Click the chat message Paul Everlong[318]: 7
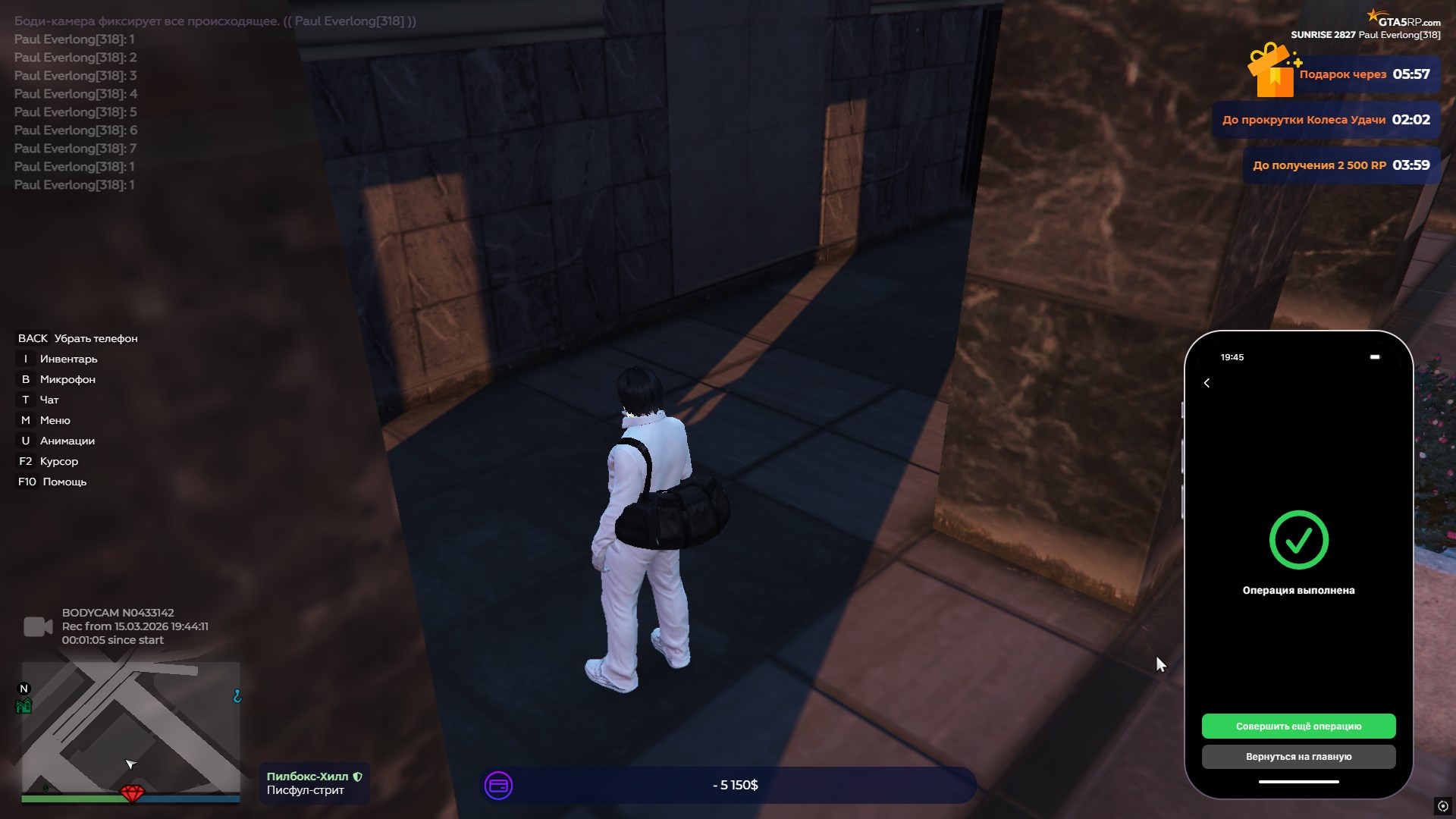 click(x=74, y=148)
